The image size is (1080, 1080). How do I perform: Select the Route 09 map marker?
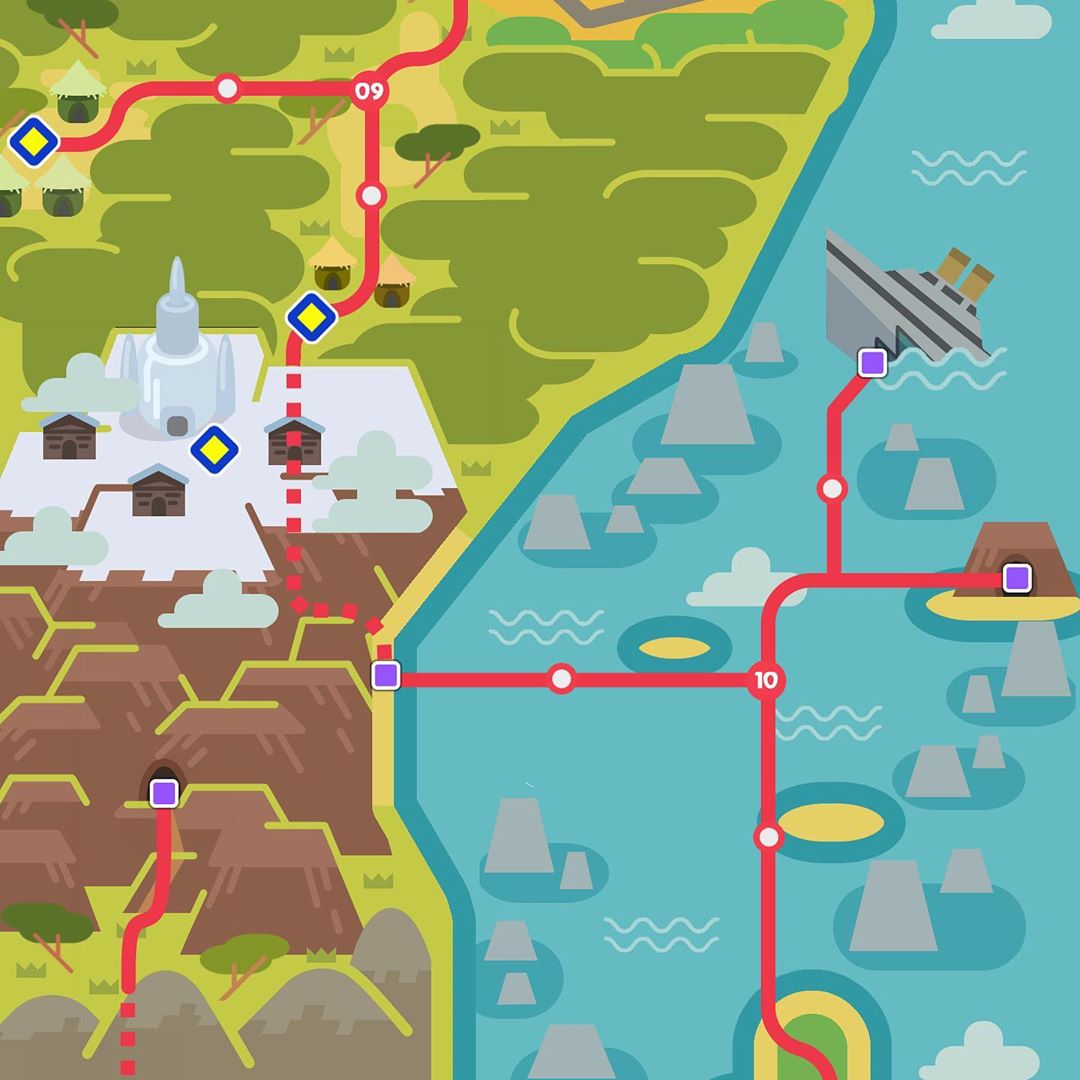pyautogui.click(x=368, y=92)
